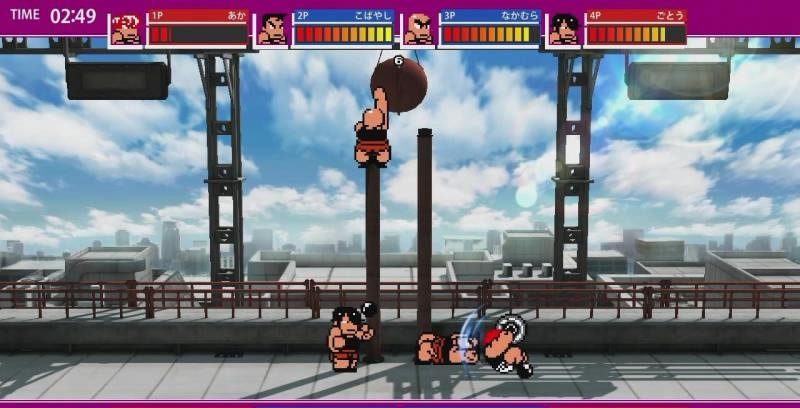The height and width of the screenshot is (408, 800).
Task: Select the 2P こばやし character portrait
Action: [x=272, y=30]
